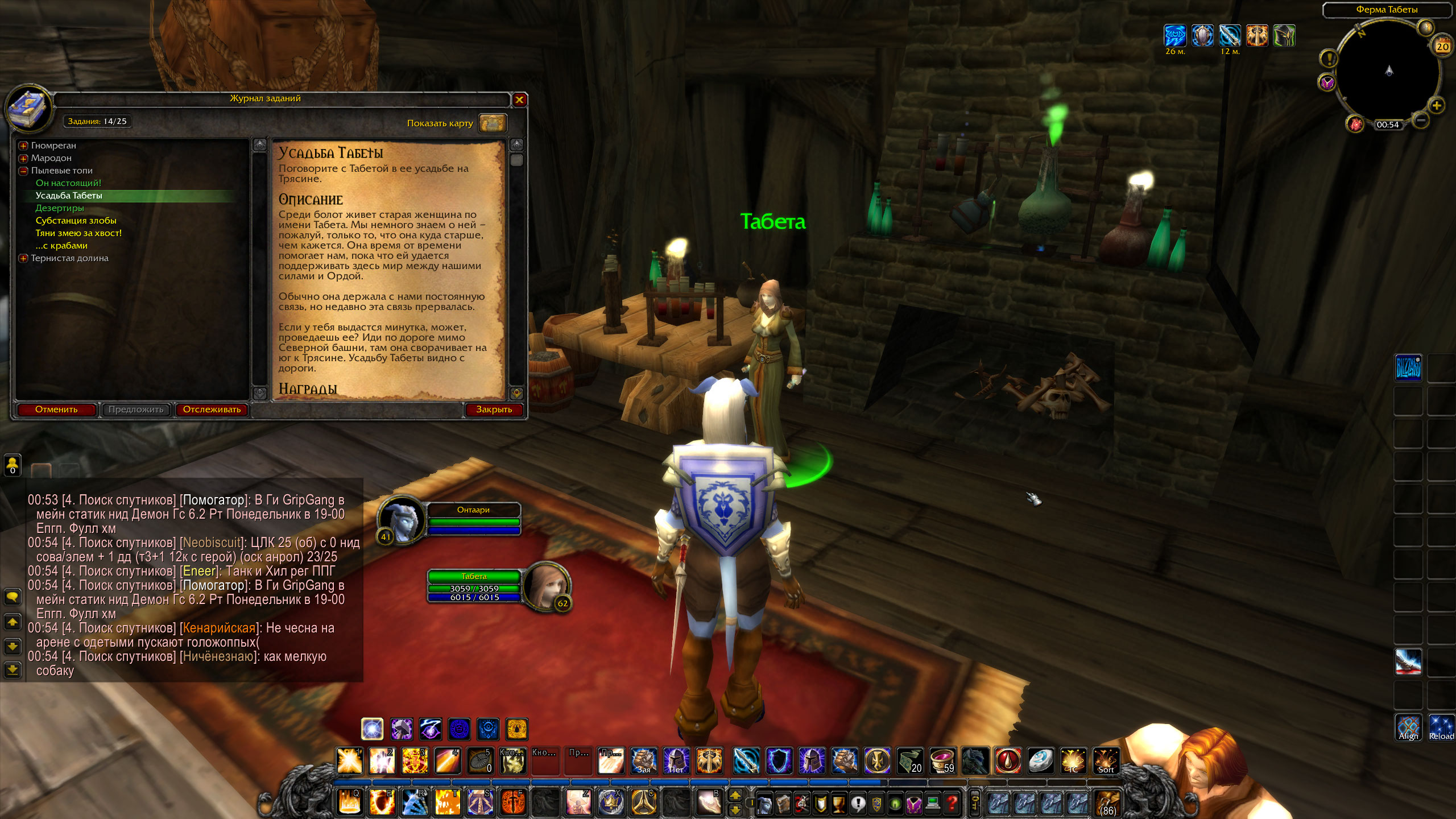Zoom in the minimap with the plus button
The image size is (1456, 819).
pyautogui.click(x=1437, y=106)
